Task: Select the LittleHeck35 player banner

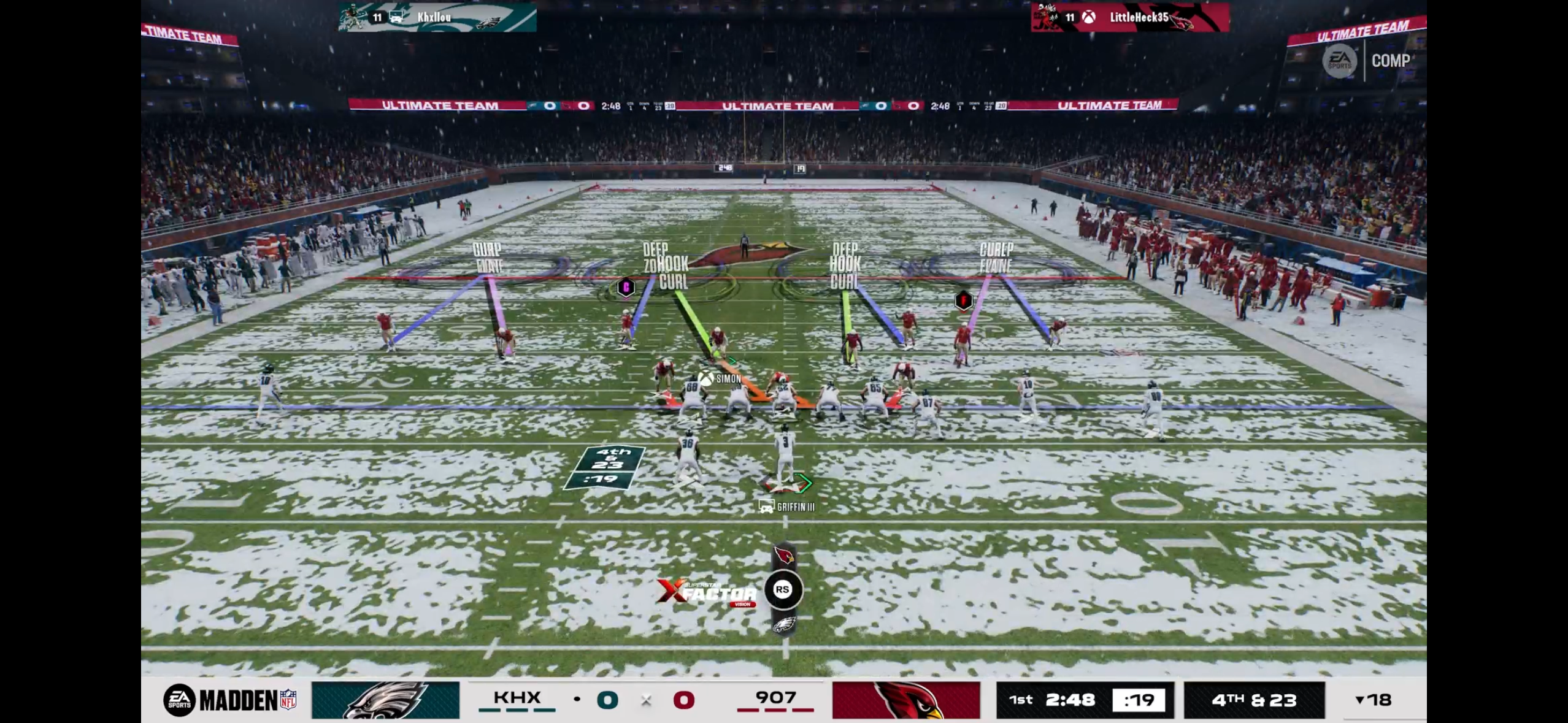Action: [1129, 17]
